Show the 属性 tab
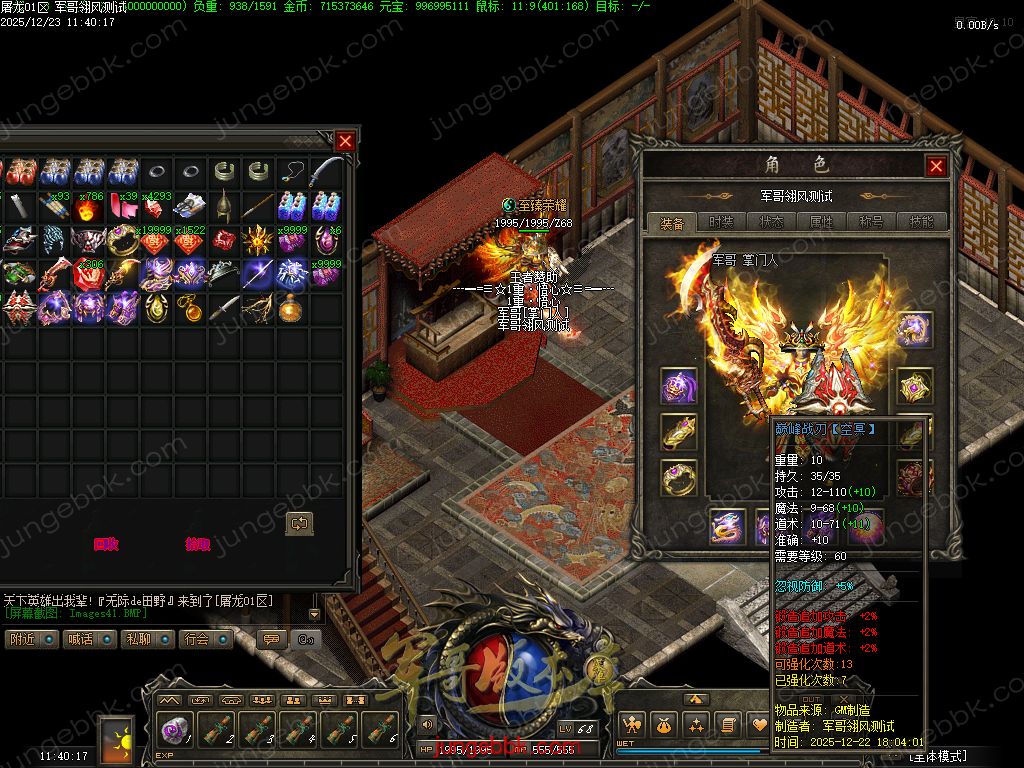 [x=821, y=222]
